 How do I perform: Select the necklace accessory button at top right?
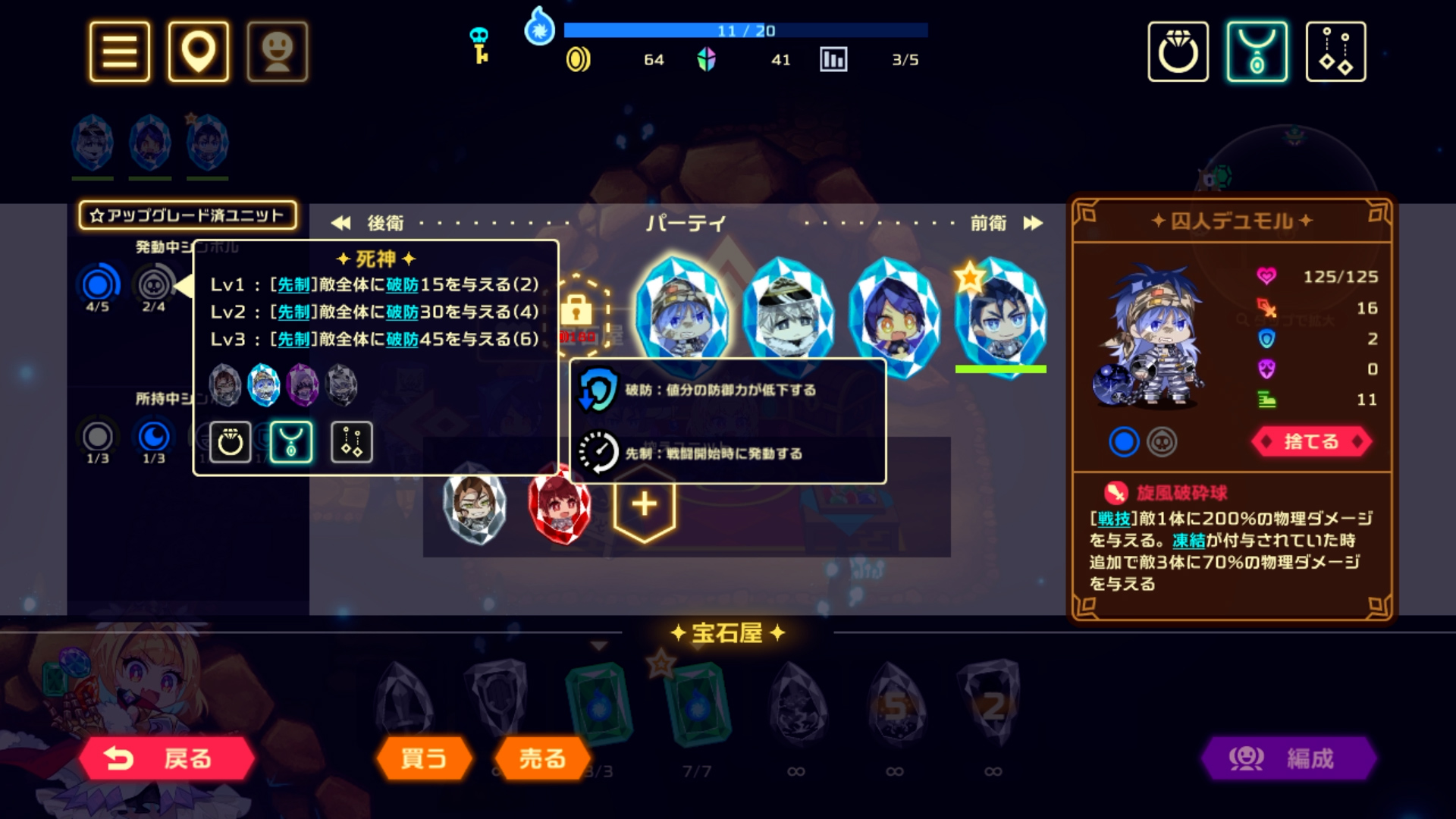coord(1257,52)
